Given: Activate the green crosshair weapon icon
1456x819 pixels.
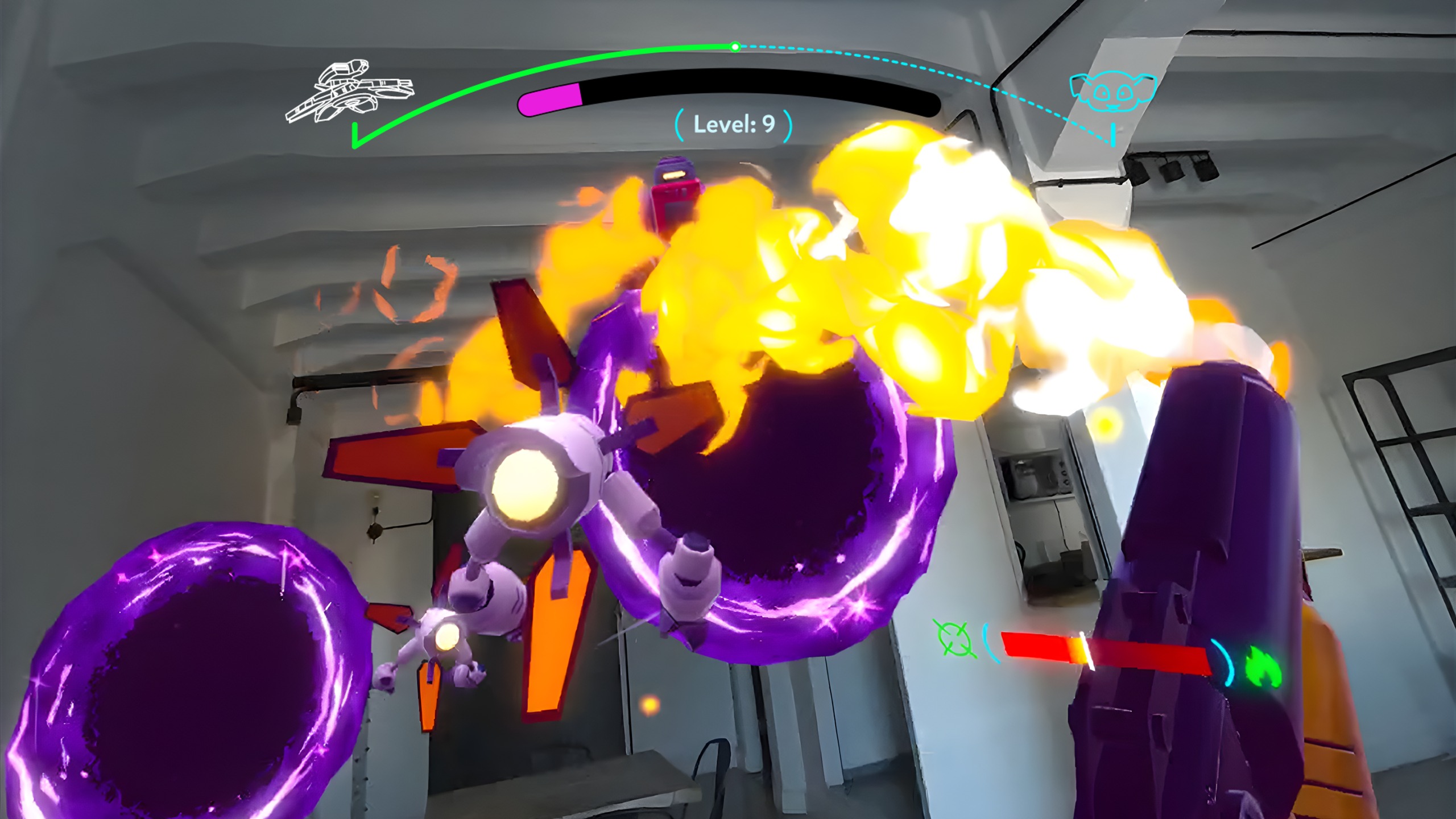Looking at the screenshot, I should (x=954, y=639).
